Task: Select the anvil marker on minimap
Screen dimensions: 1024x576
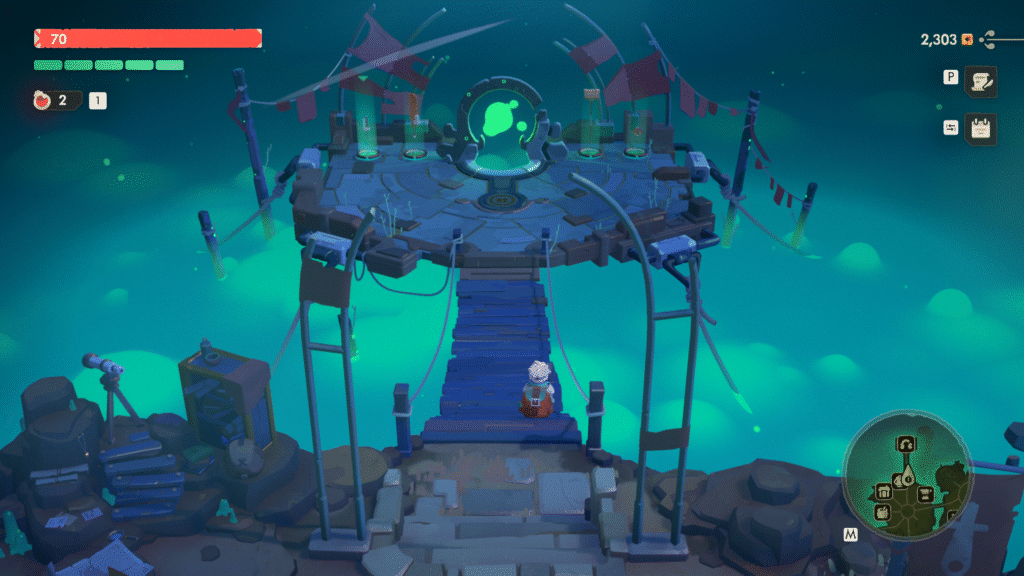Action: [926, 494]
